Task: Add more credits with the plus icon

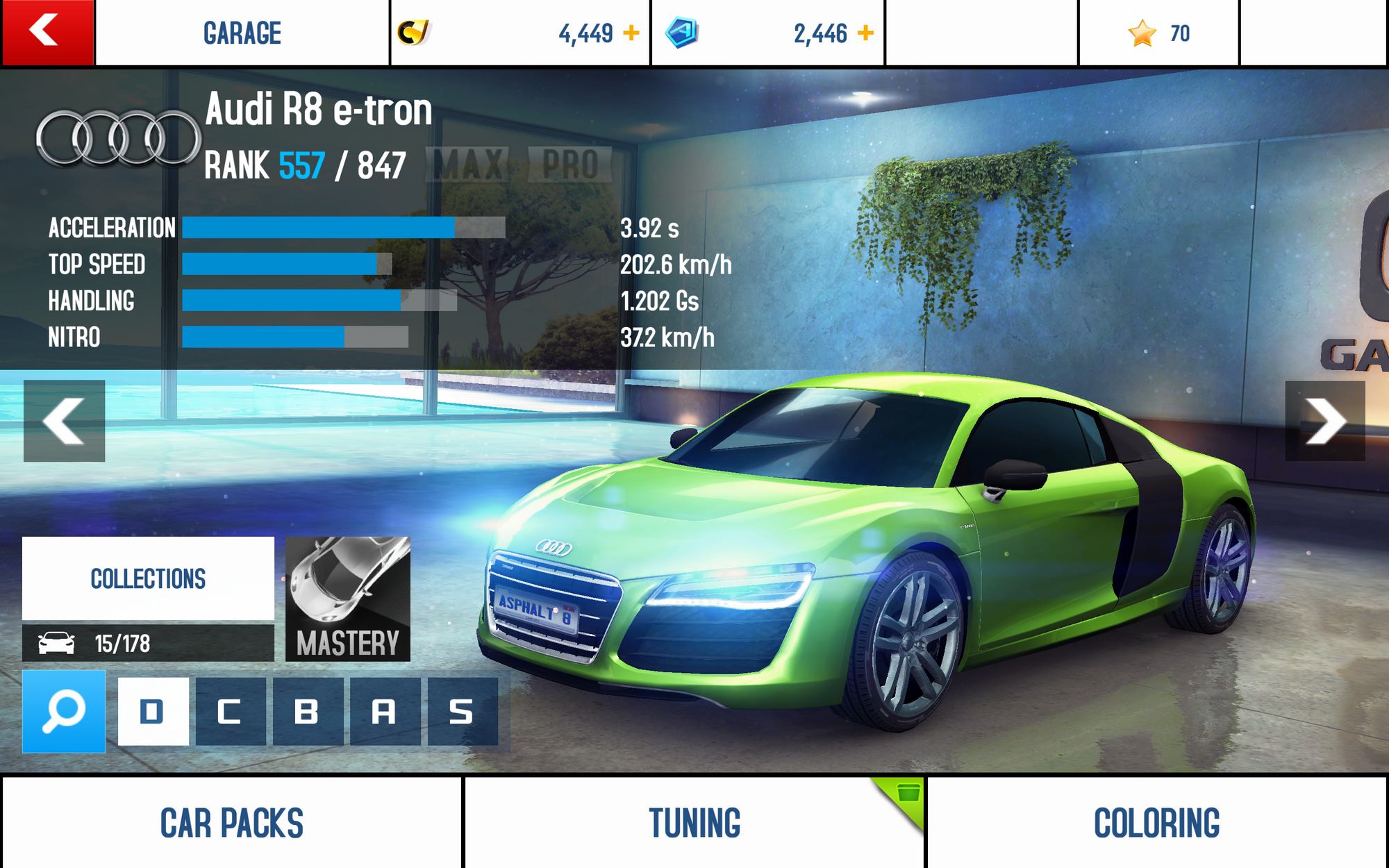Action: pos(631,33)
